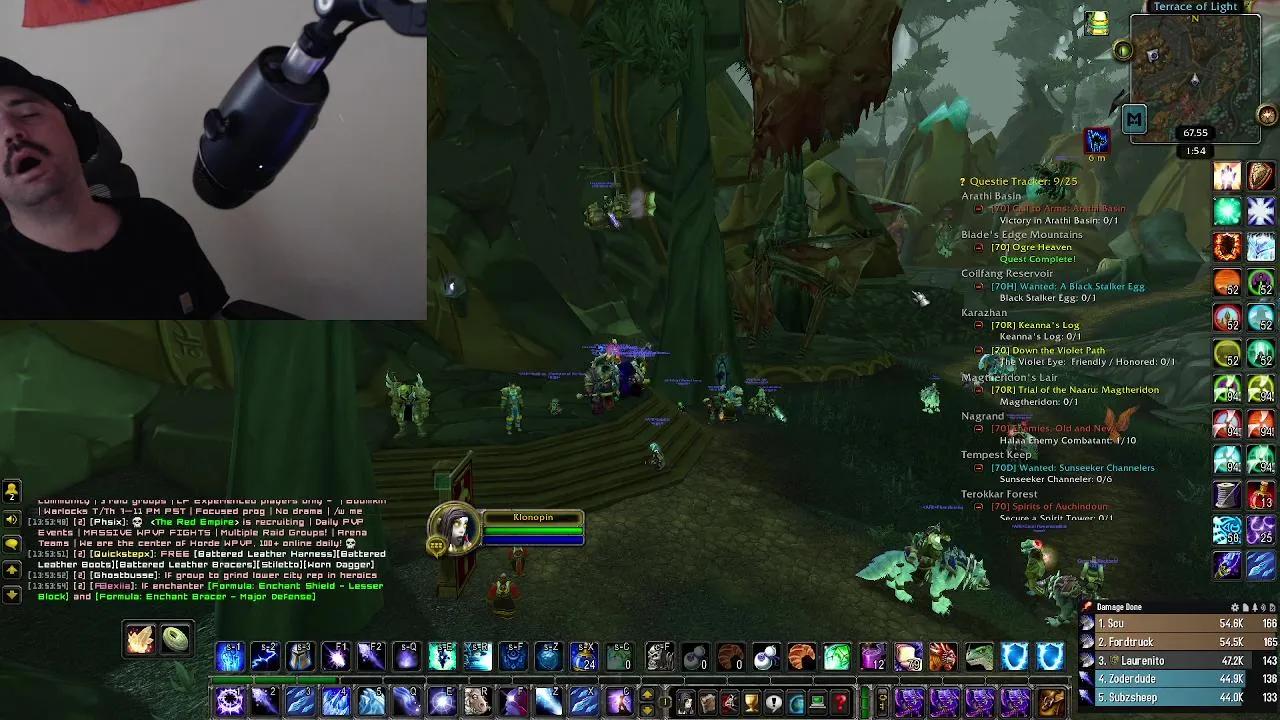Open the talents micro-menu icon
The width and height of the screenshot is (1280, 720).
[729, 700]
